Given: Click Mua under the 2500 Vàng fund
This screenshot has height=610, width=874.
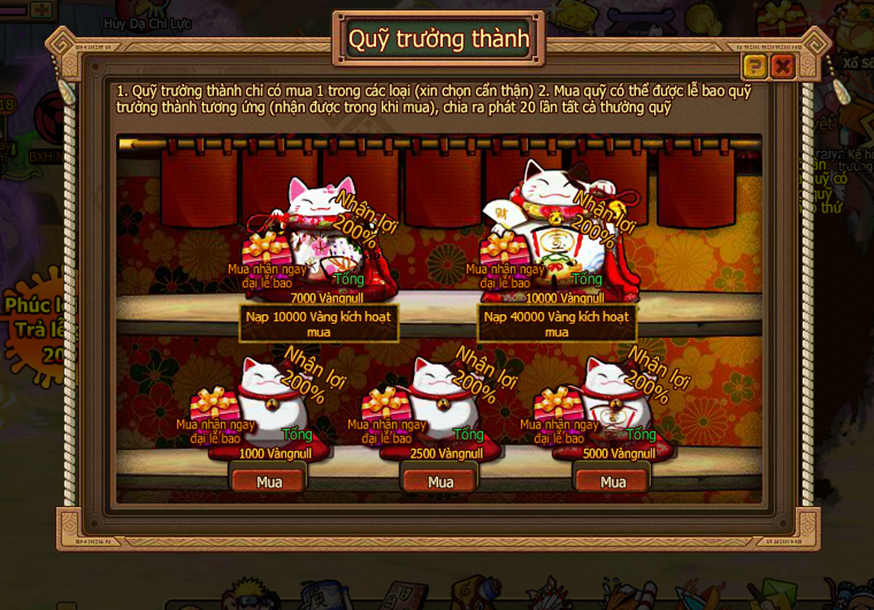Looking at the screenshot, I should point(441,482).
